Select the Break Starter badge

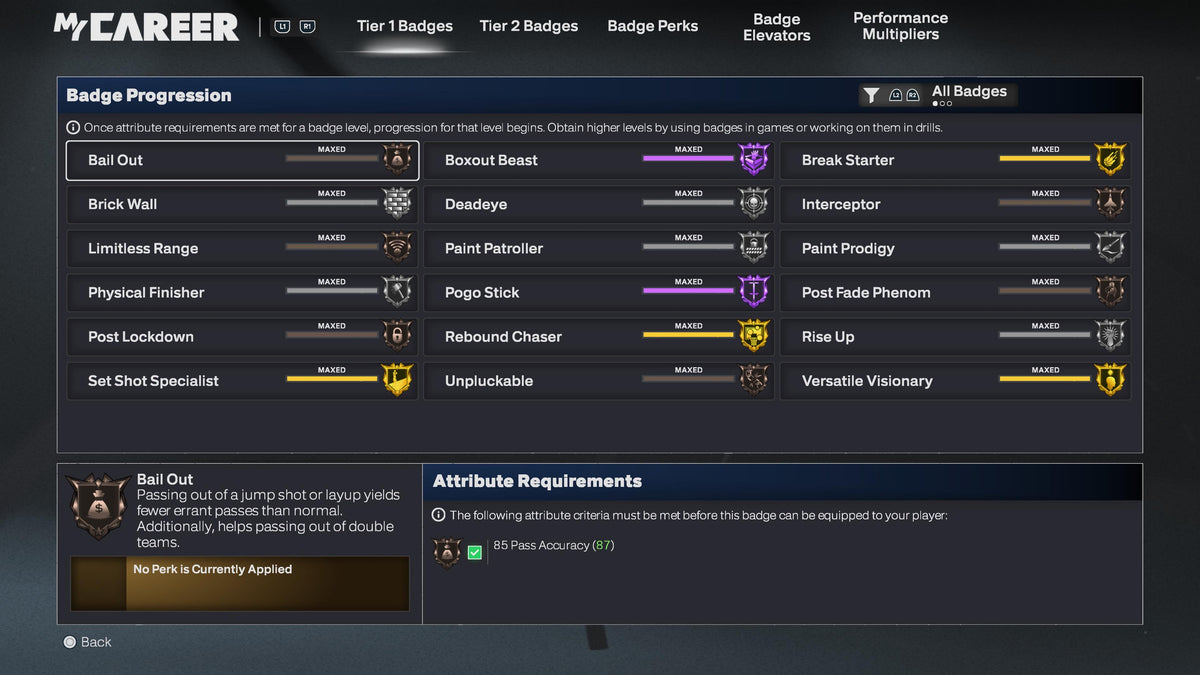pos(955,160)
